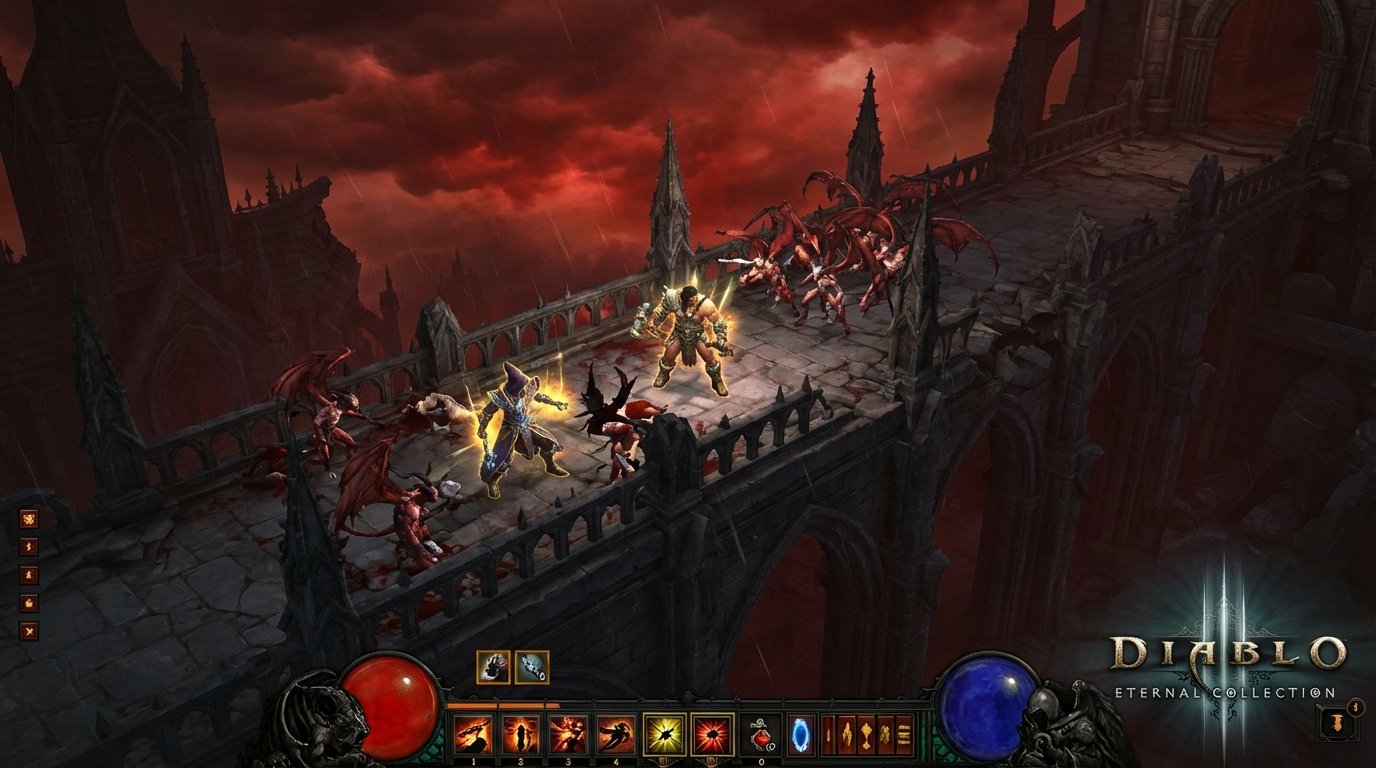Drink the health potion on the action bar

(x=761, y=732)
